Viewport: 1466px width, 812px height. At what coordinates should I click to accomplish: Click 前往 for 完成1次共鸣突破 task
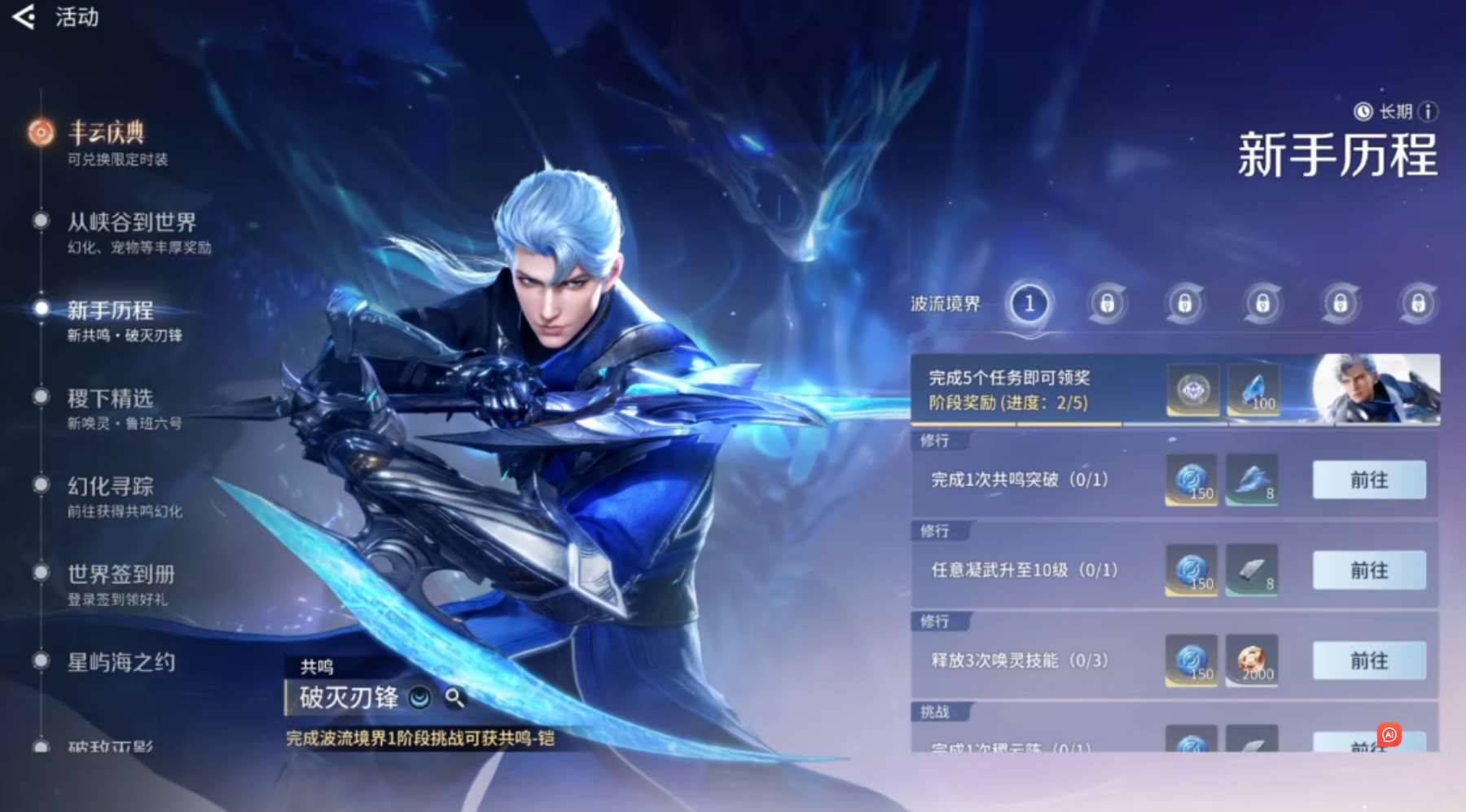click(x=1367, y=481)
